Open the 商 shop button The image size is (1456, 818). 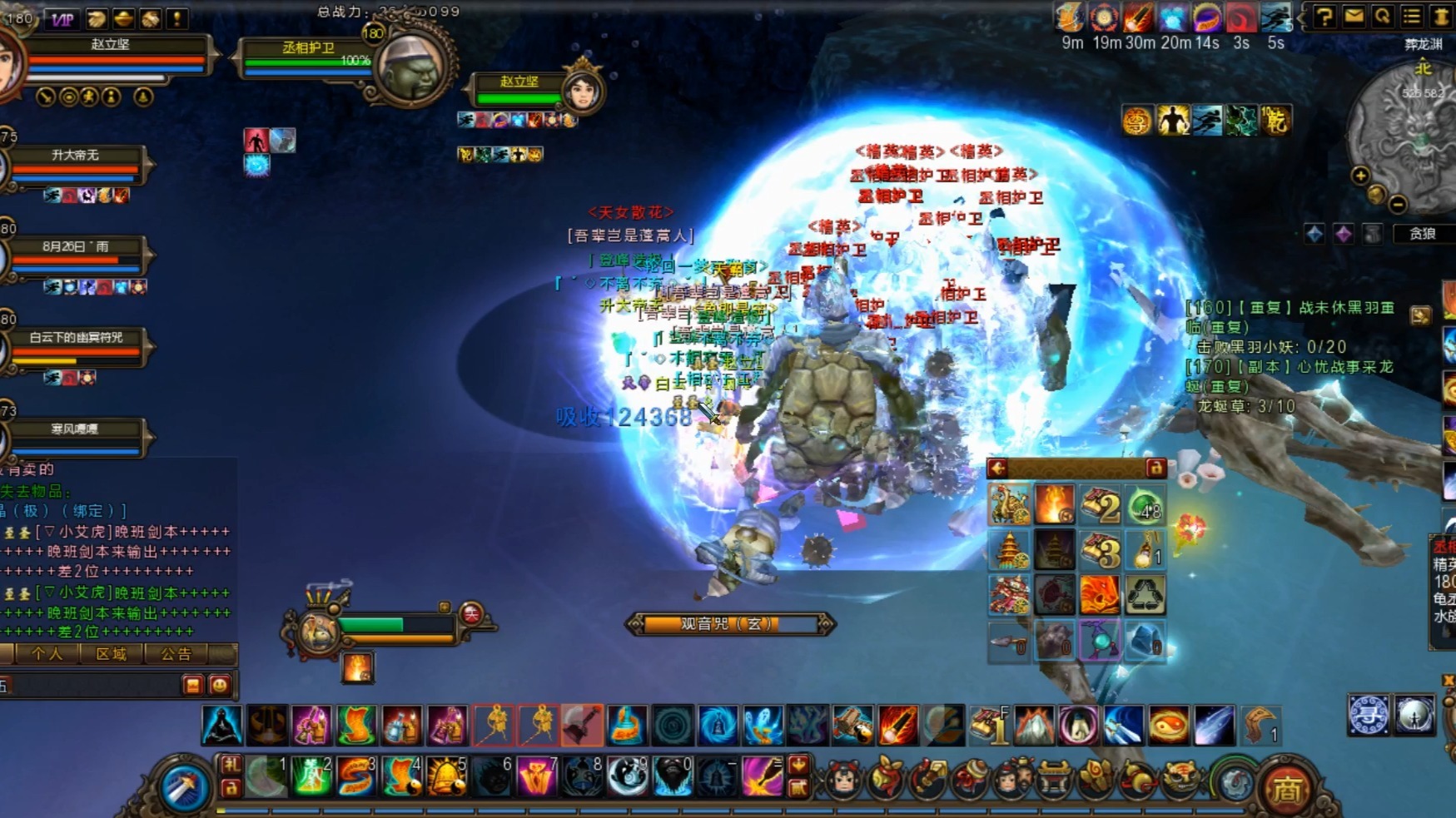[x=1285, y=788]
